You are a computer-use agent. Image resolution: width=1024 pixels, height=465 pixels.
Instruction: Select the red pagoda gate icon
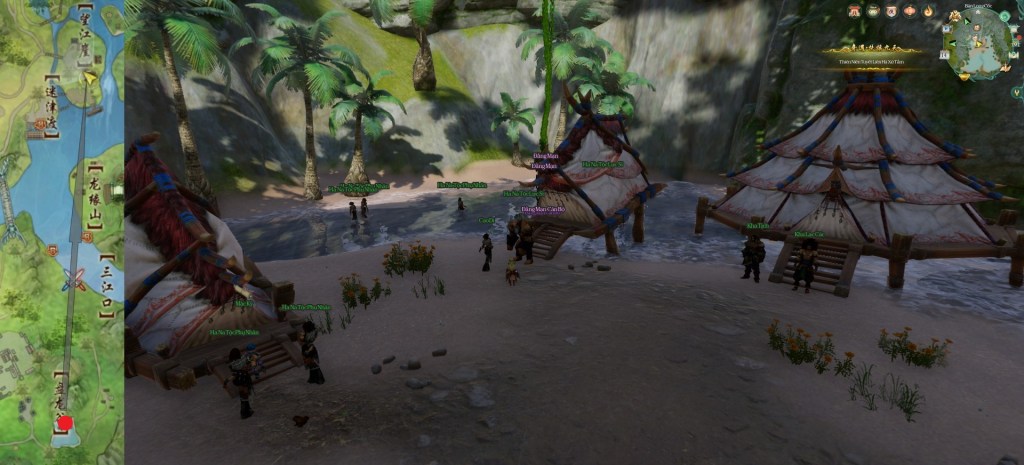pos(855,11)
